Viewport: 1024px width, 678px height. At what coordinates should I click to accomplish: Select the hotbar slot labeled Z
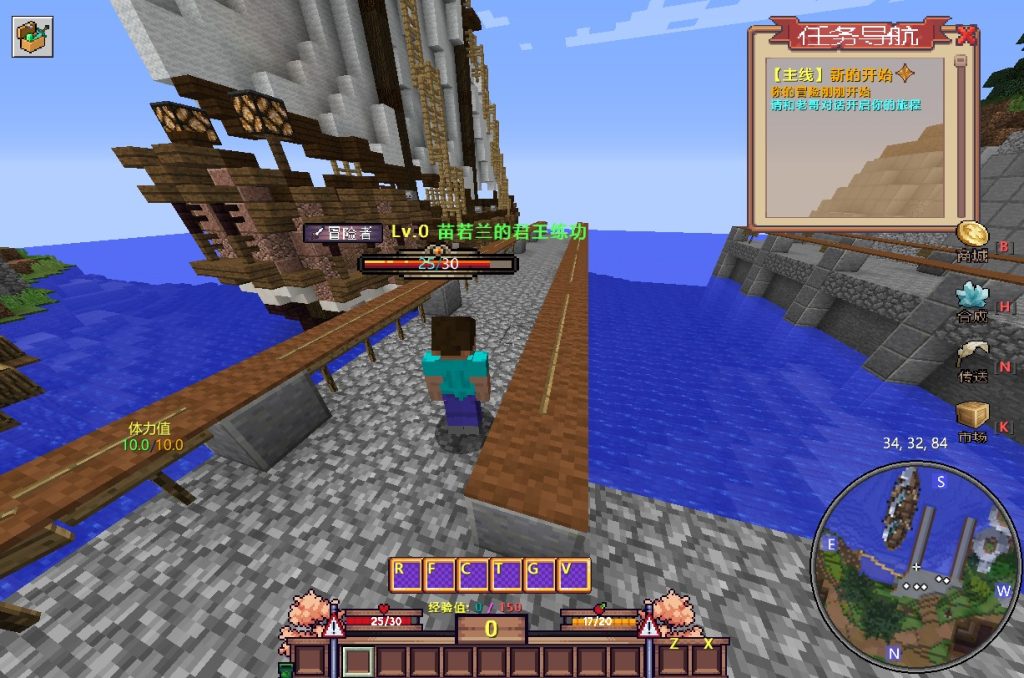[674, 659]
